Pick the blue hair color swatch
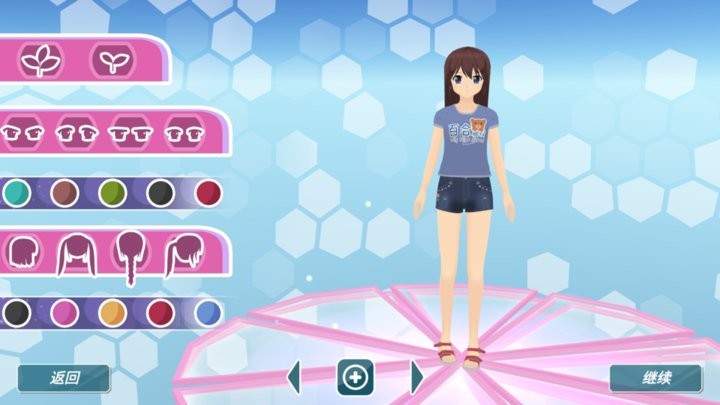This screenshot has width=720, height=405. click(x=208, y=313)
